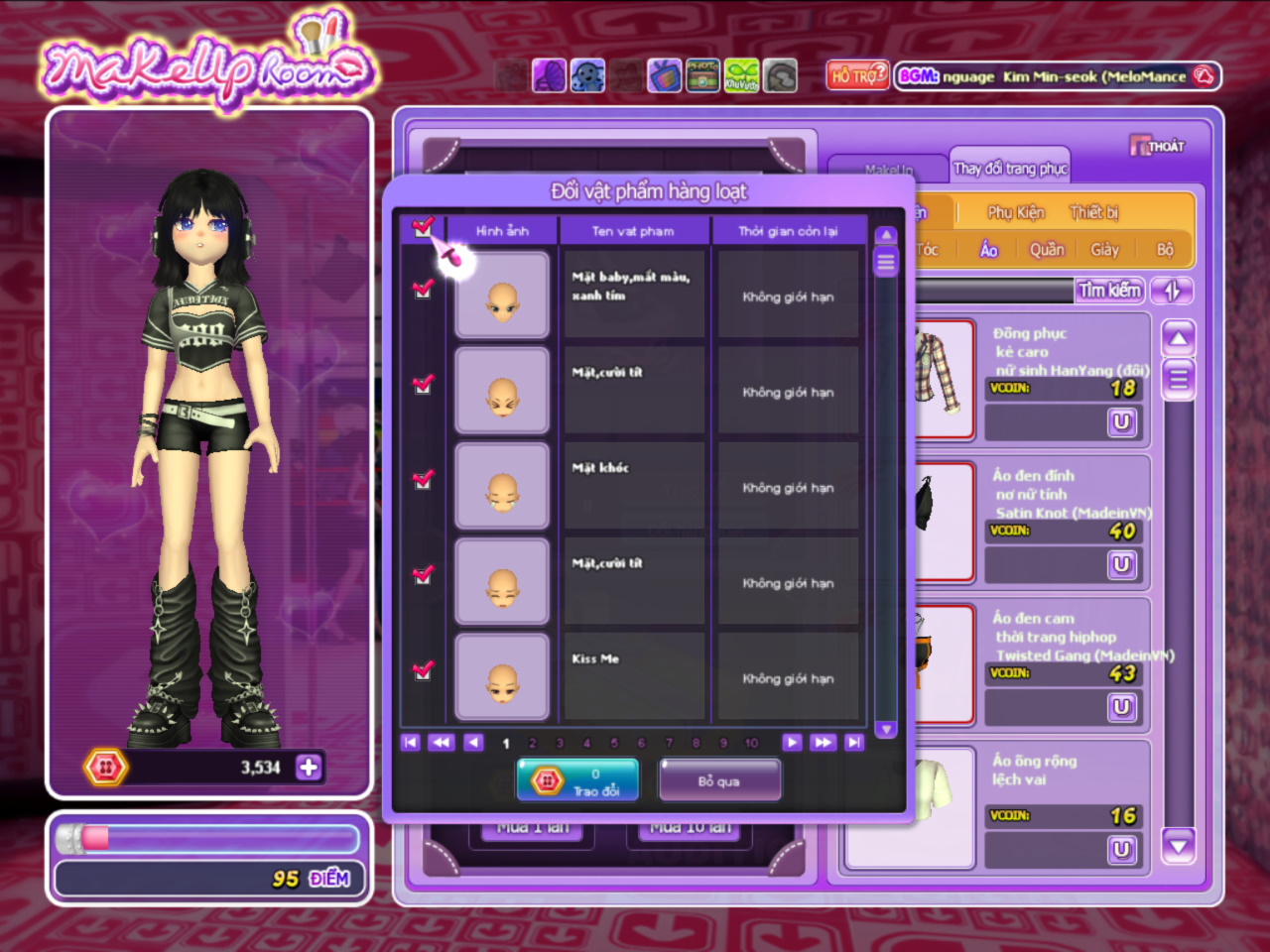
Task: Switch to Thiết bị category
Action: click(1093, 212)
